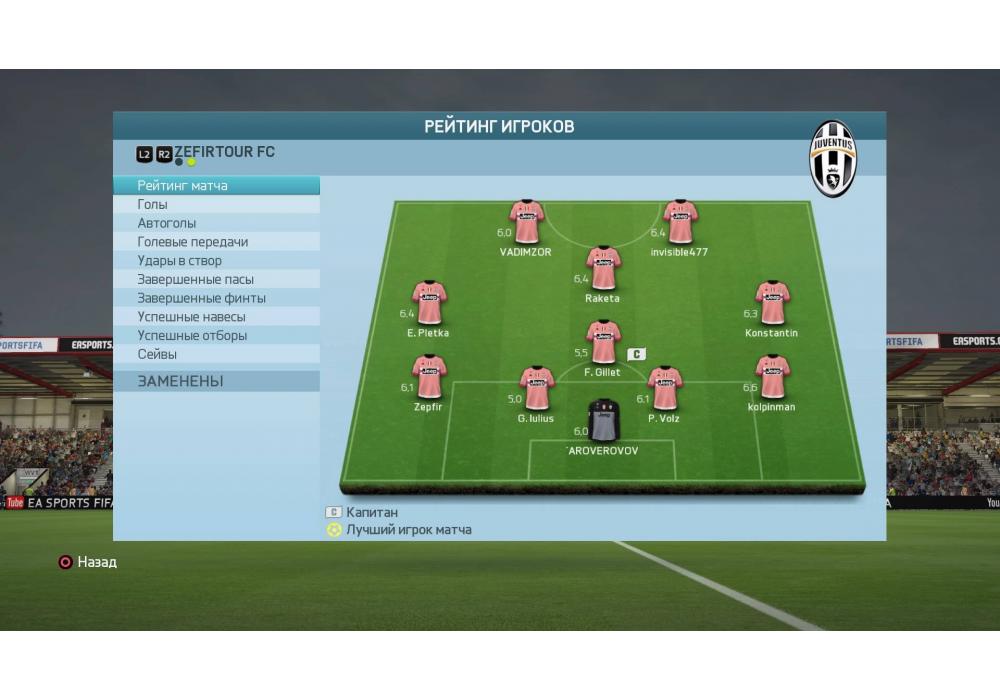Click the Juventus club crest
This screenshot has width=1000, height=700.
[x=833, y=158]
